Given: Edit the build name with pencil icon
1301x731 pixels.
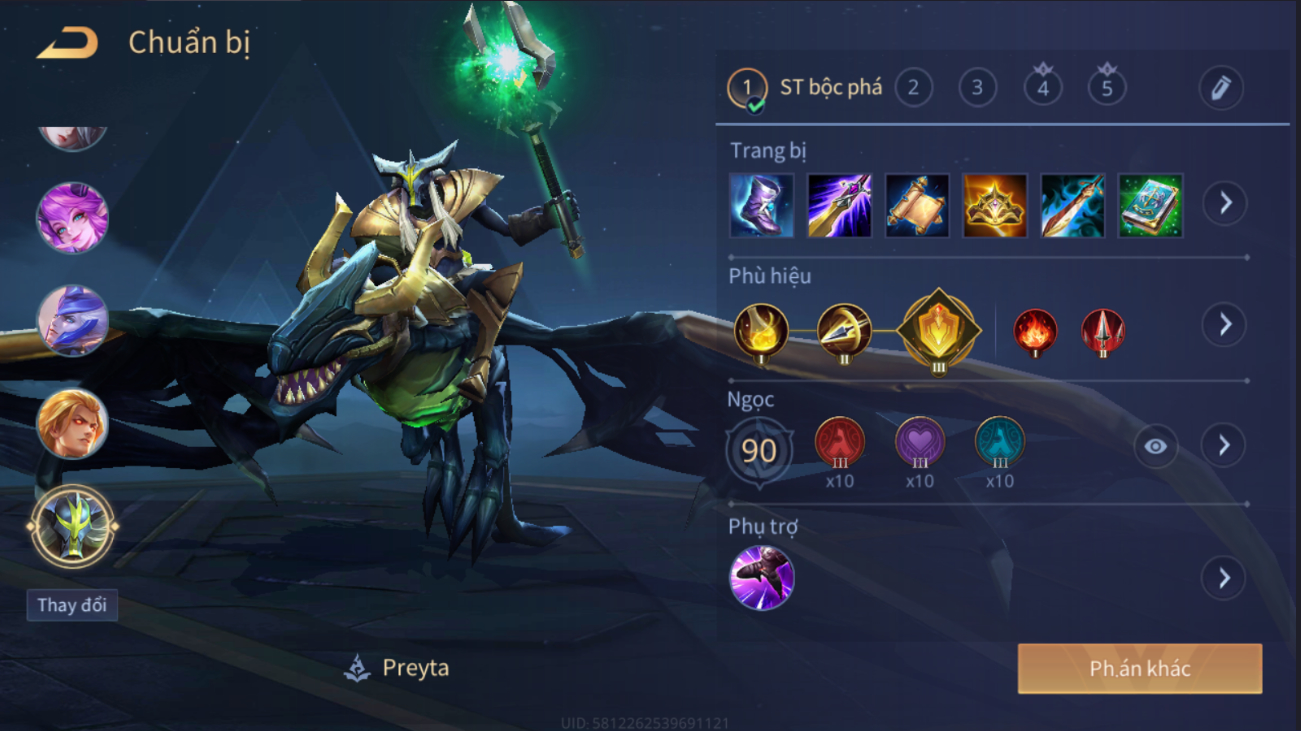Looking at the screenshot, I should point(1221,88).
